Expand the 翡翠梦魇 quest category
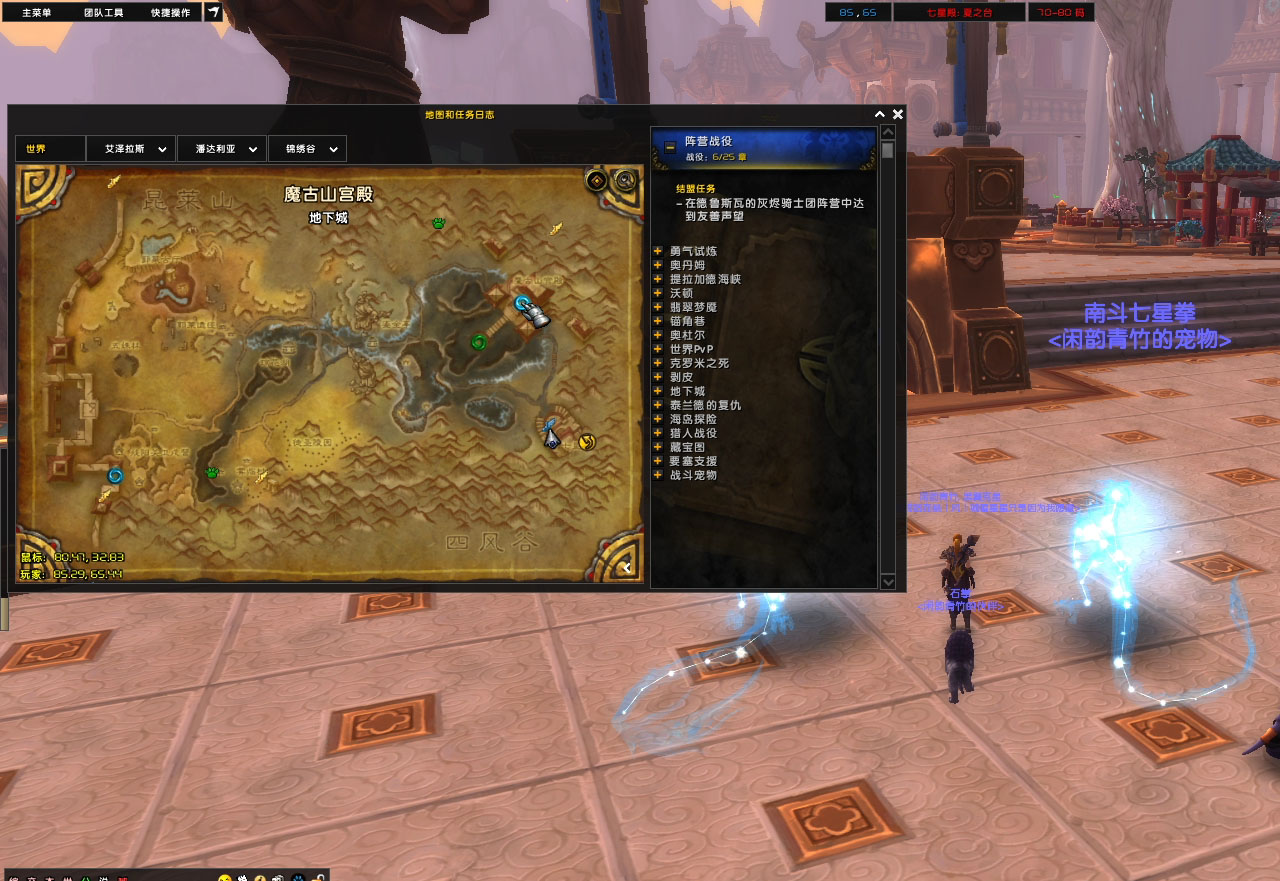1280x881 pixels. coord(658,307)
